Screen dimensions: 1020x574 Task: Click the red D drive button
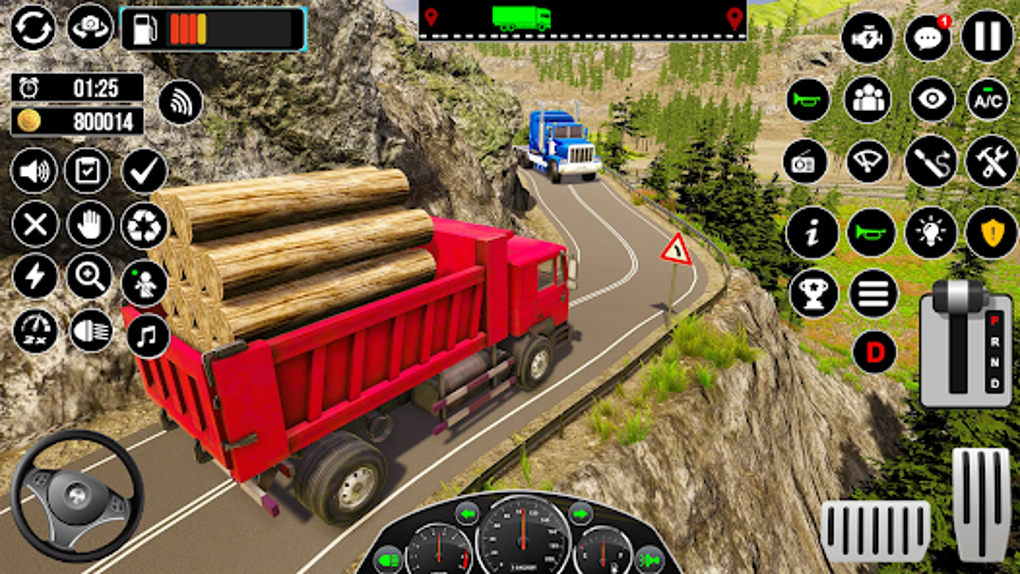(874, 352)
